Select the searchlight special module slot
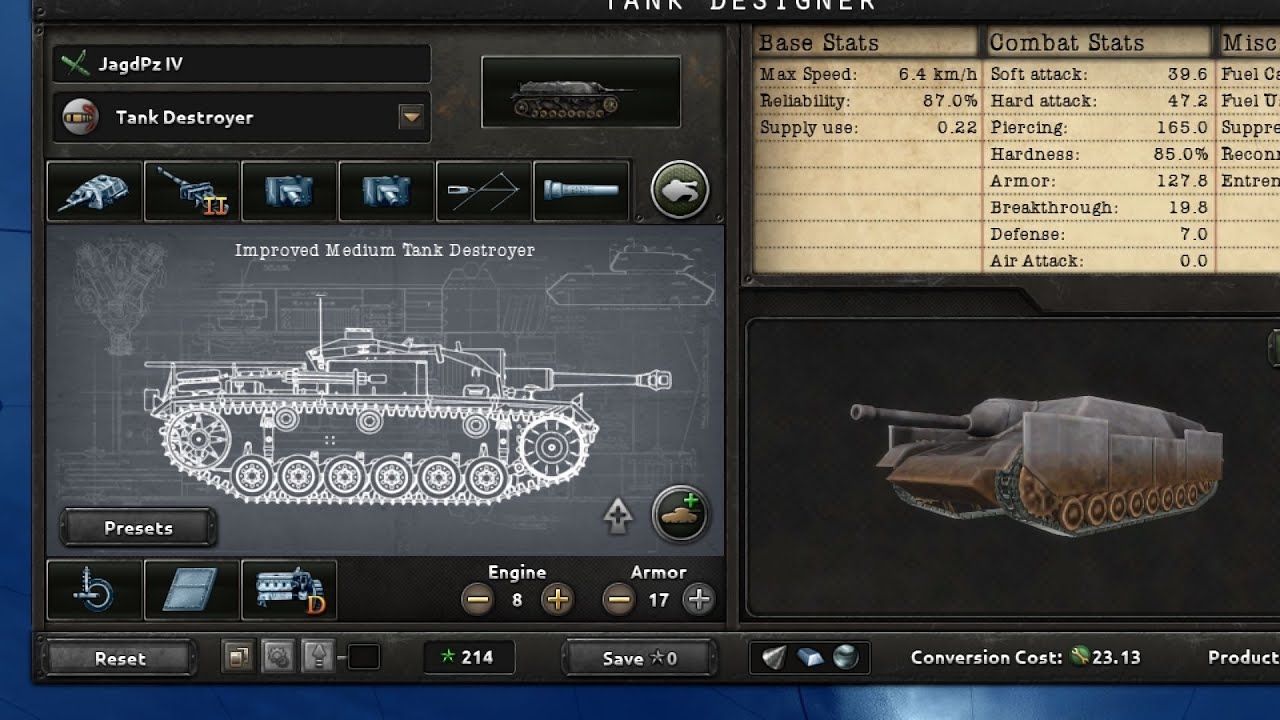 pyautogui.click(x=581, y=190)
